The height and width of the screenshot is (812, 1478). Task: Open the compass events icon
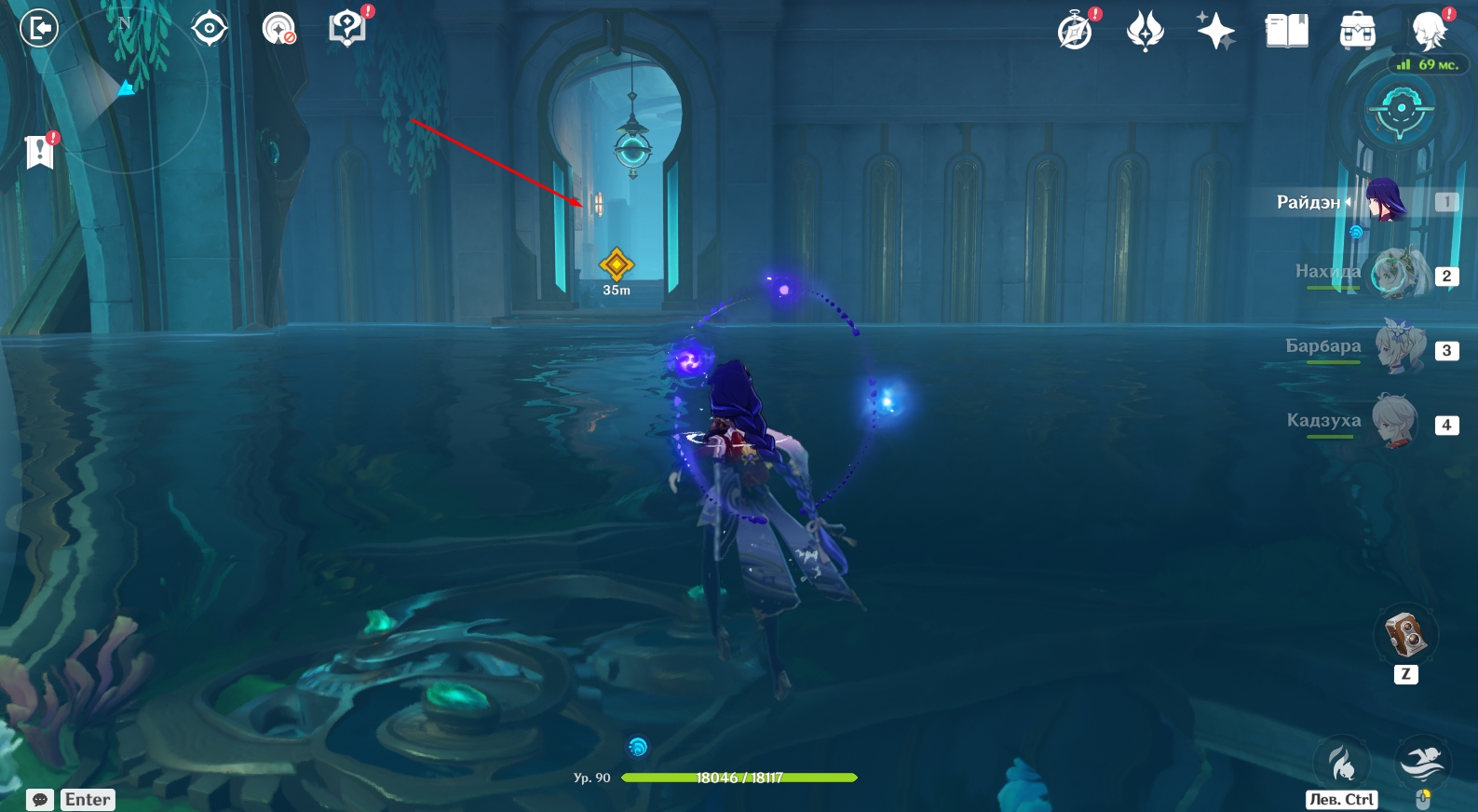pos(1076,32)
